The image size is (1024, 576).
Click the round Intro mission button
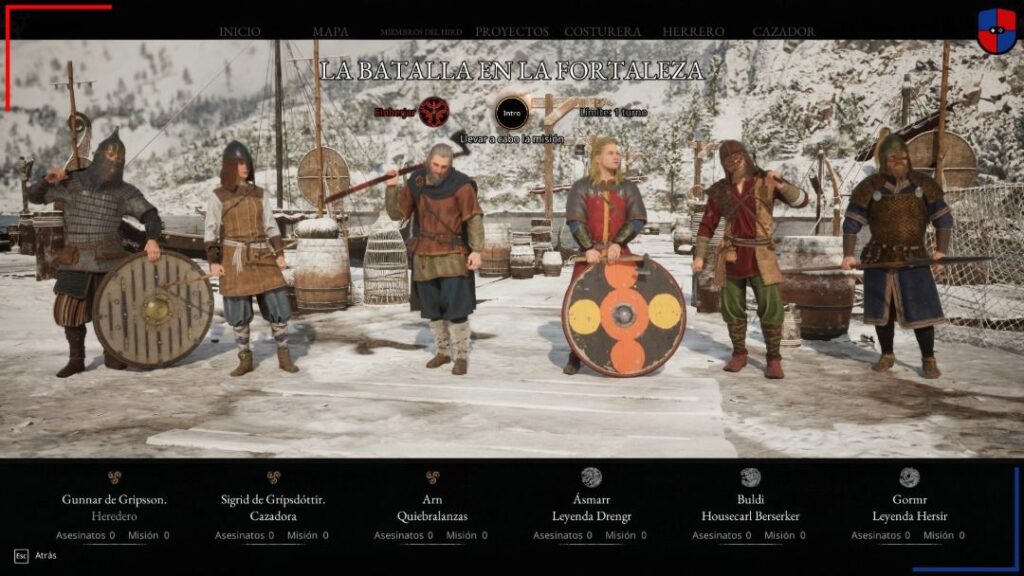coord(512,112)
